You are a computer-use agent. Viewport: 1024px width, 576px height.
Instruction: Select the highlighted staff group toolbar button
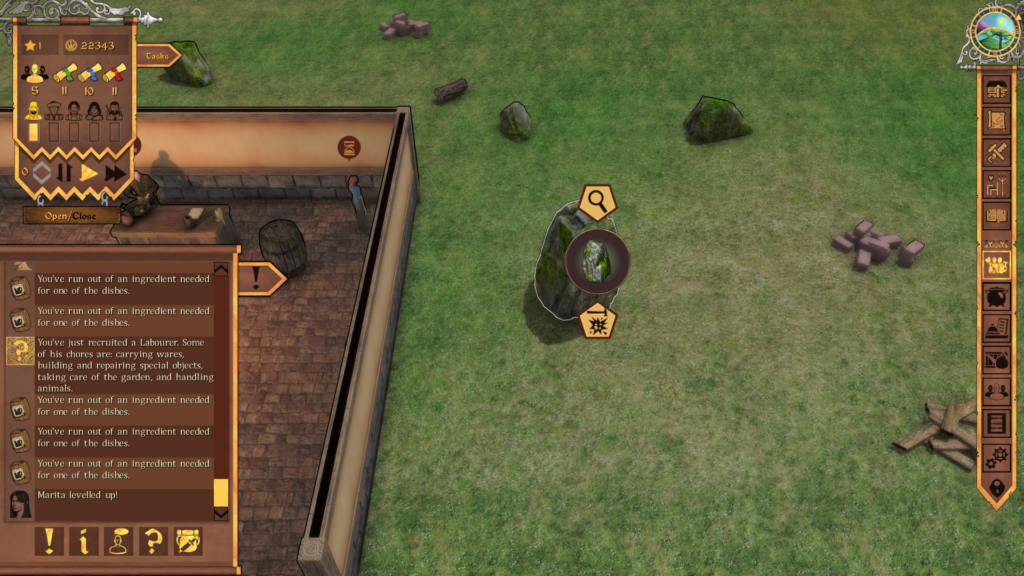point(996,264)
